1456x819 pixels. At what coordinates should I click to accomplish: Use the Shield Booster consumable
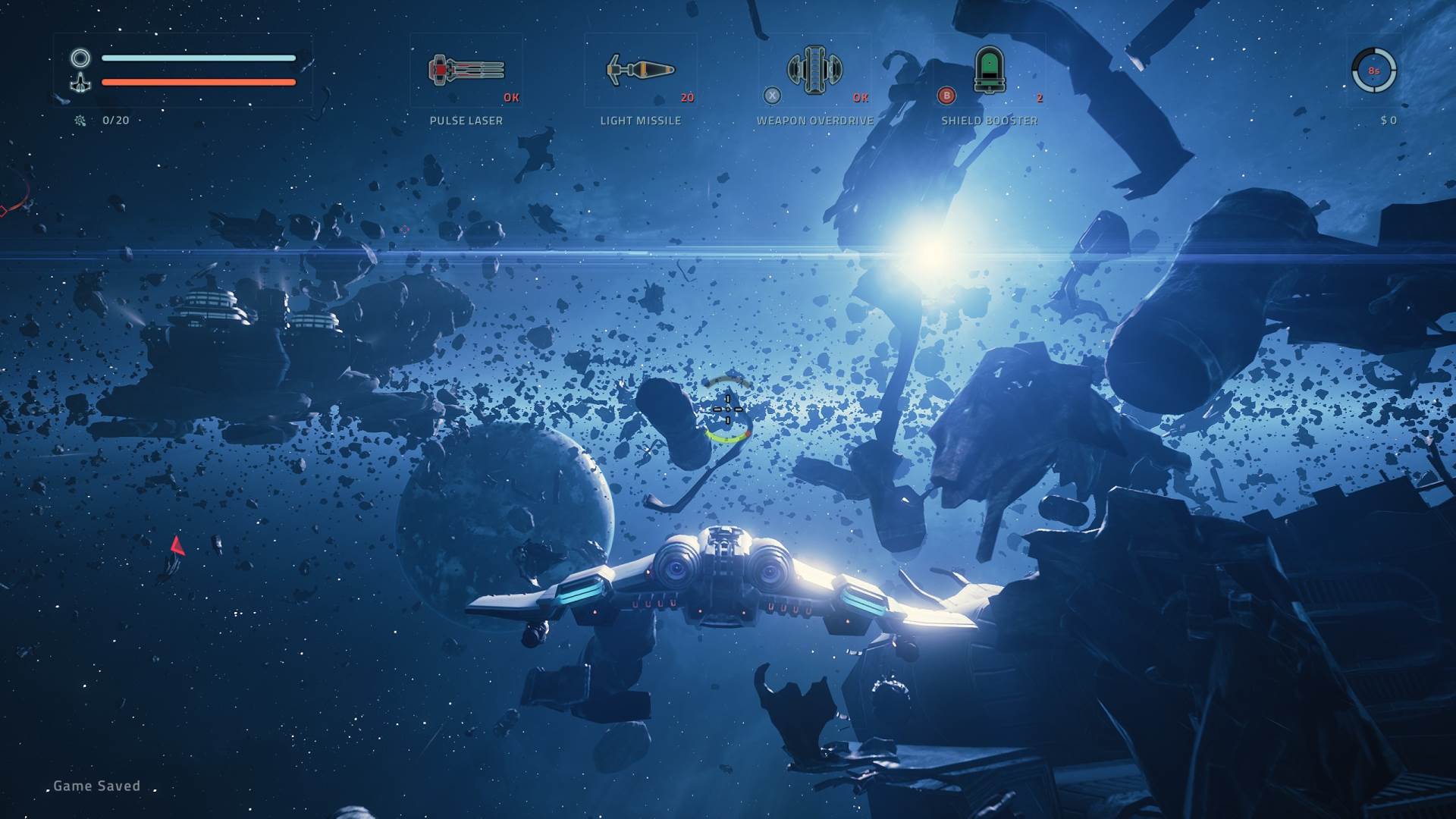(989, 71)
